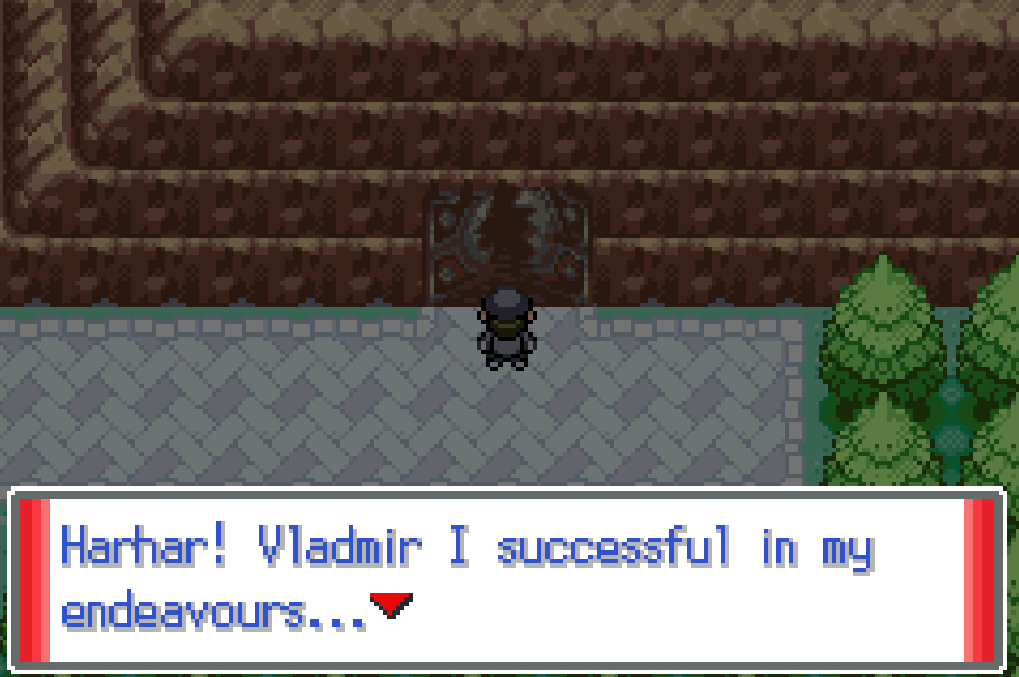1019x677 pixels.
Task: Click the red dialogue continue arrow
Action: click(x=390, y=604)
